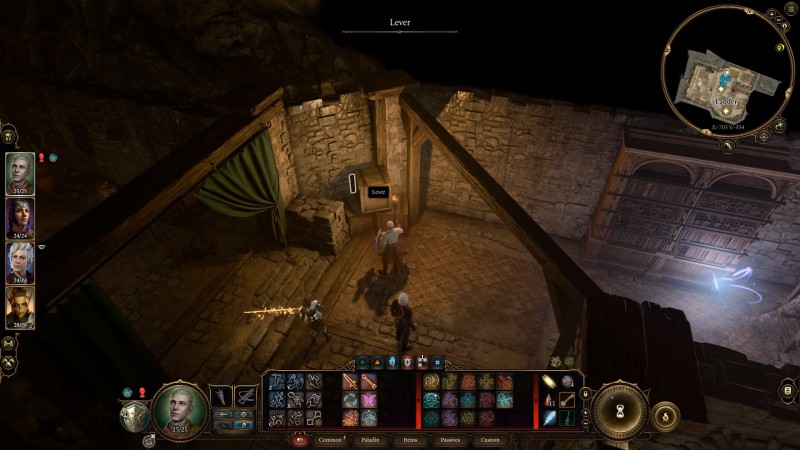
Task: Show the Items hotbar tab
Action: point(412,439)
